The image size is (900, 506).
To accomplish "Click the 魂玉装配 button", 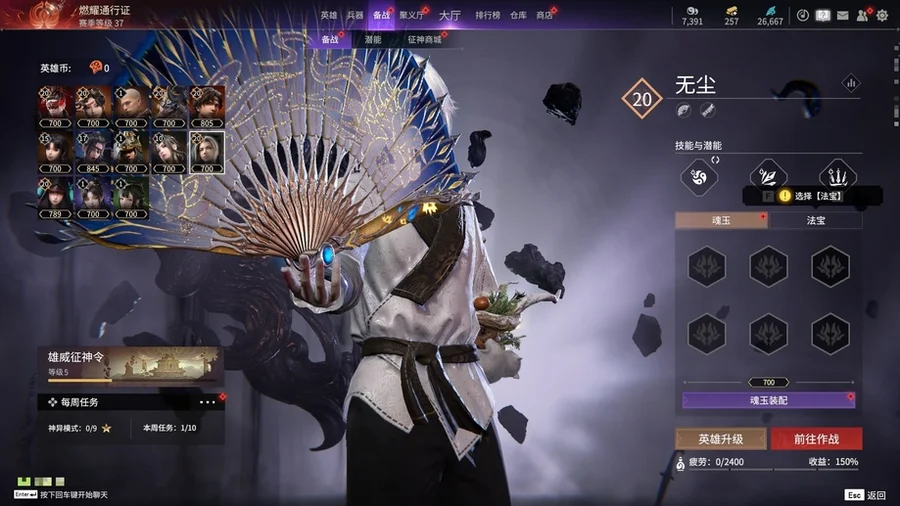I will 768,400.
